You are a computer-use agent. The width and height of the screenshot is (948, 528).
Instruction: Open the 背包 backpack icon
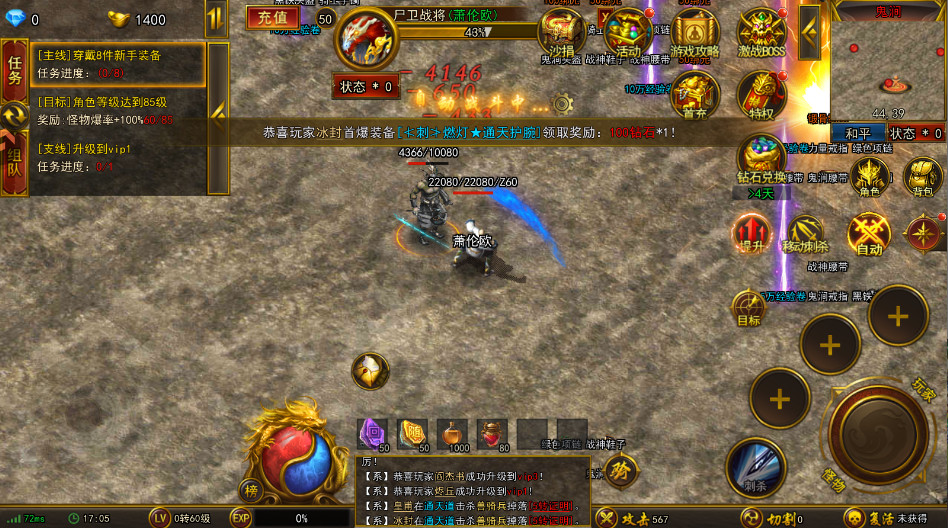pos(923,177)
